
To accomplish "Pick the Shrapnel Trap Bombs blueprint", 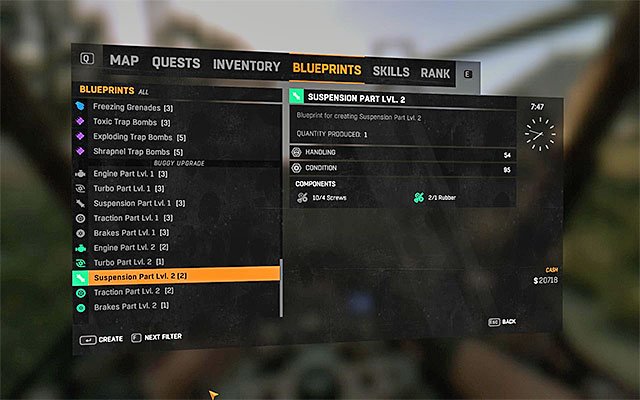I will [x=138, y=152].
